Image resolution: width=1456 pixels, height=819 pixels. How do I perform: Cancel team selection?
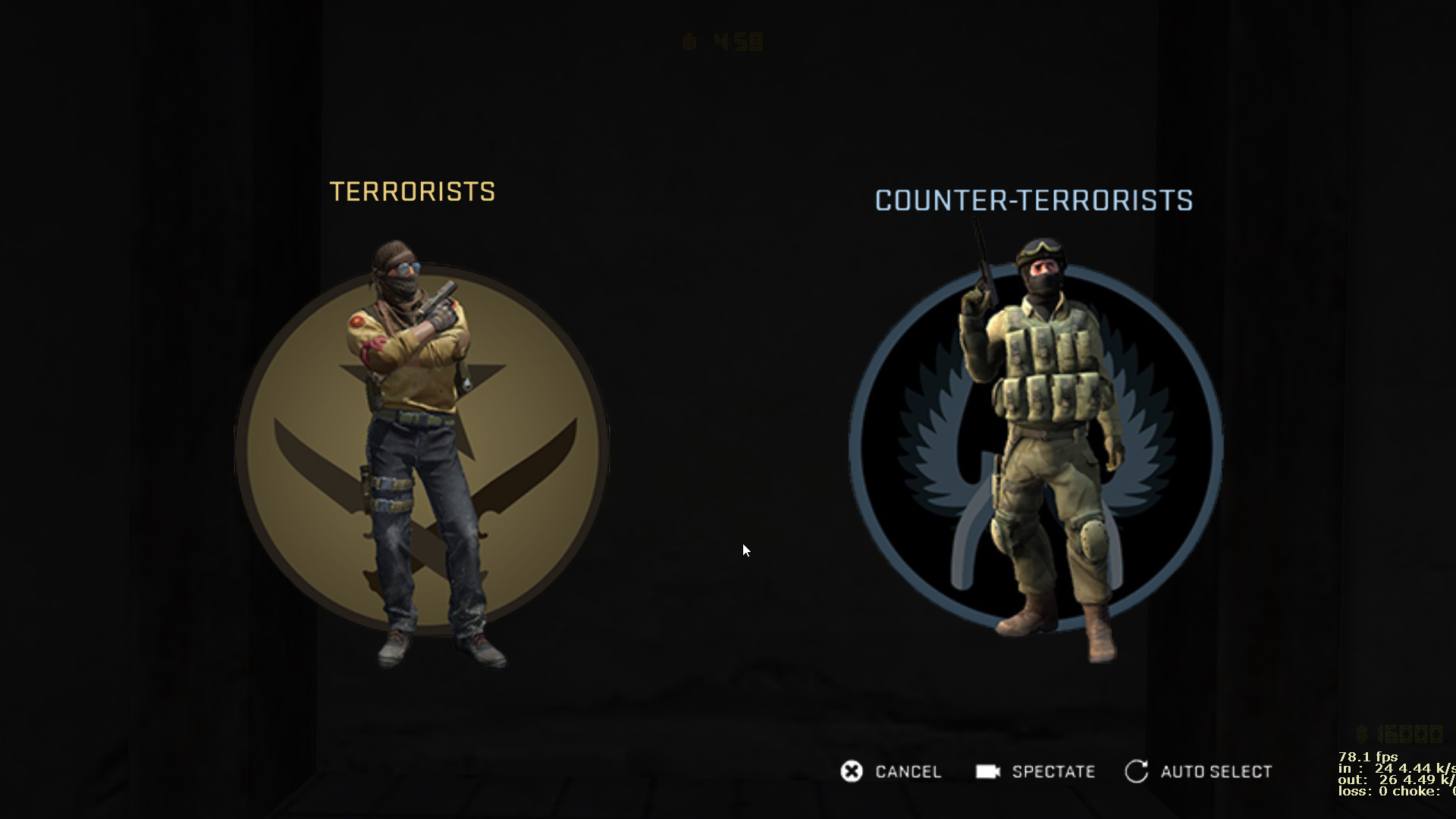coord(891,772)
